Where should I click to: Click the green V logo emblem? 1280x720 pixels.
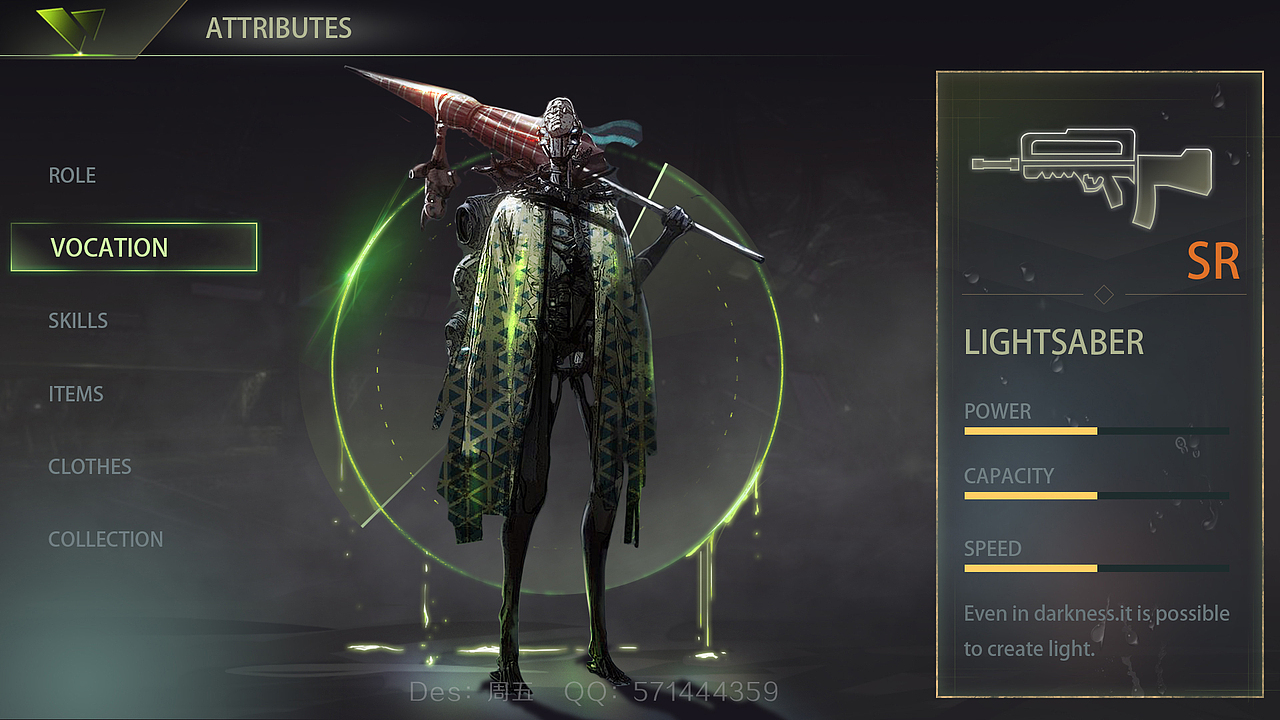[x=70, y=26]
